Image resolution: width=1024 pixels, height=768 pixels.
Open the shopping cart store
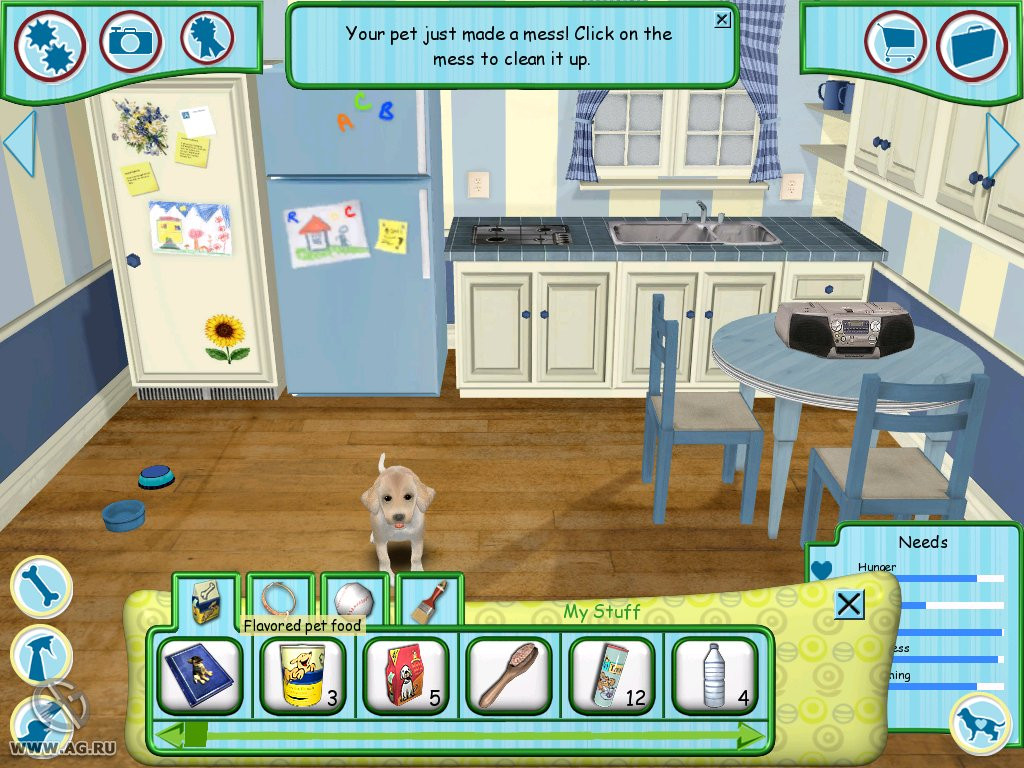[x=895, y=42]
